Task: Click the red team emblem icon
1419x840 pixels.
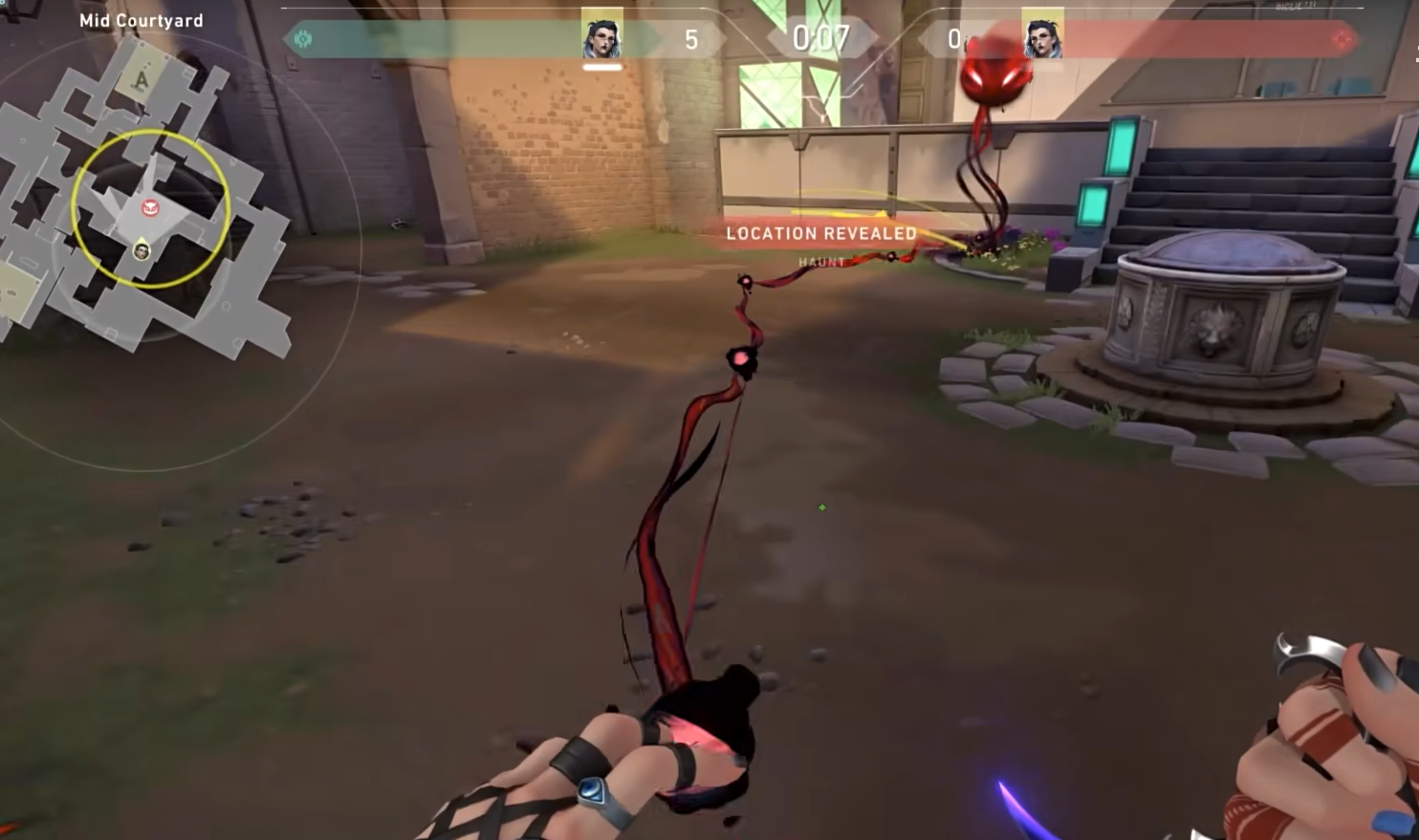Action: pos(1343,39)
